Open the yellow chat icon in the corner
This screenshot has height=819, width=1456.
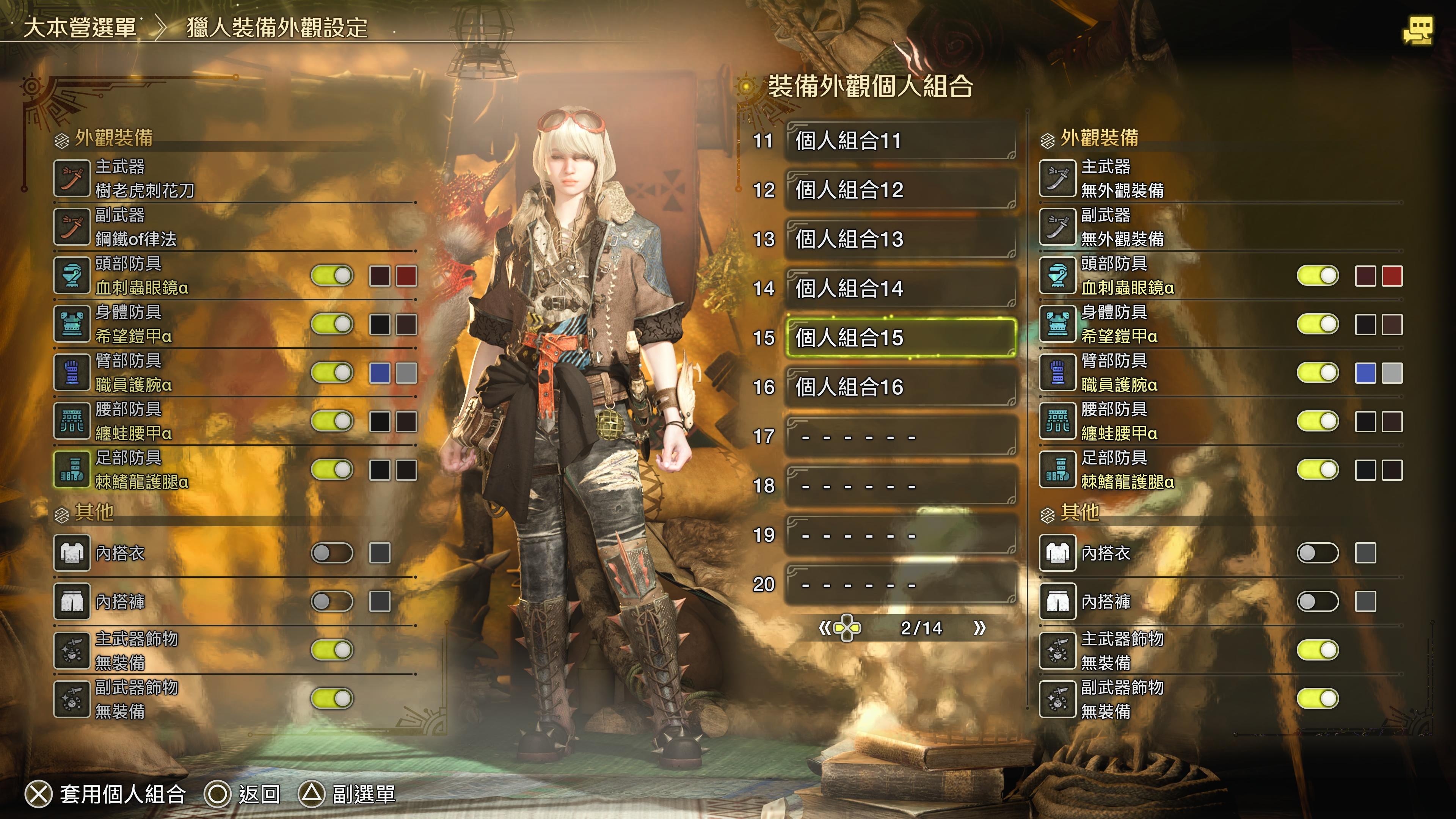(x=1418, y=30)
